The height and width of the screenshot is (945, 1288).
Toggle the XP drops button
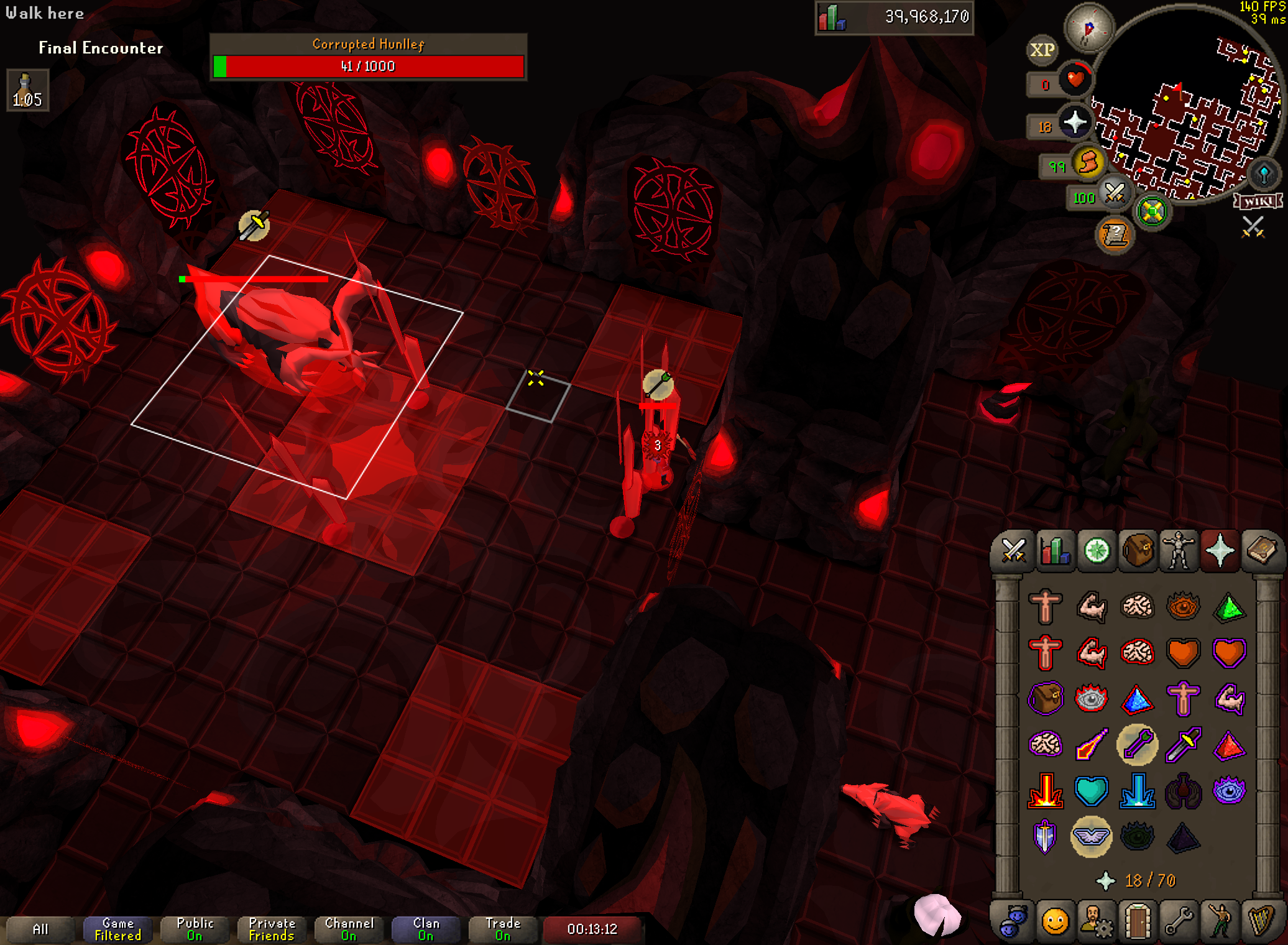pyautogui.click(x=1042, y=50)
